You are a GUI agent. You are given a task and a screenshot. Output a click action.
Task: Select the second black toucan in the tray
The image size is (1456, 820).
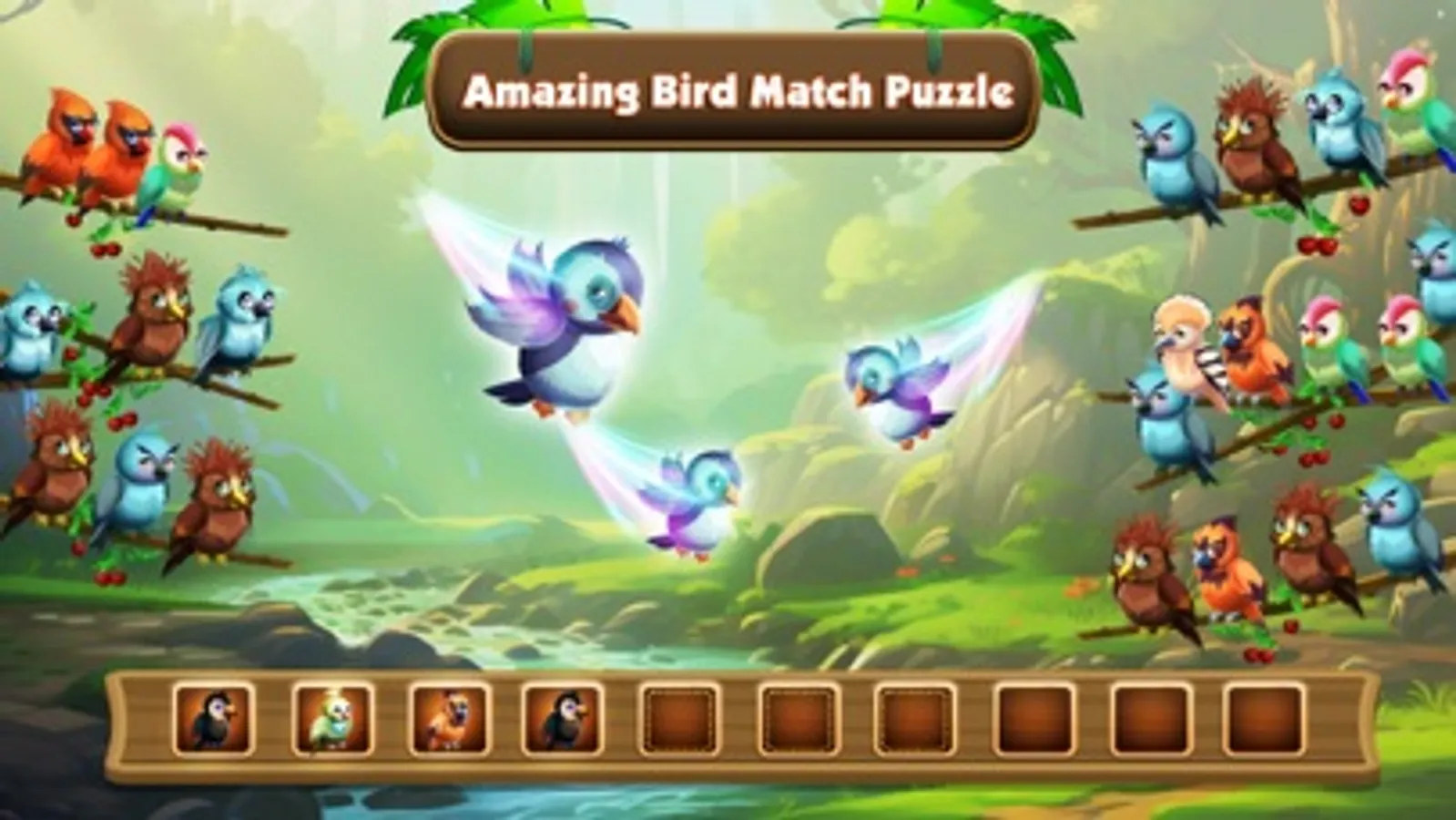pyautogui.click(x=558, y=720)
